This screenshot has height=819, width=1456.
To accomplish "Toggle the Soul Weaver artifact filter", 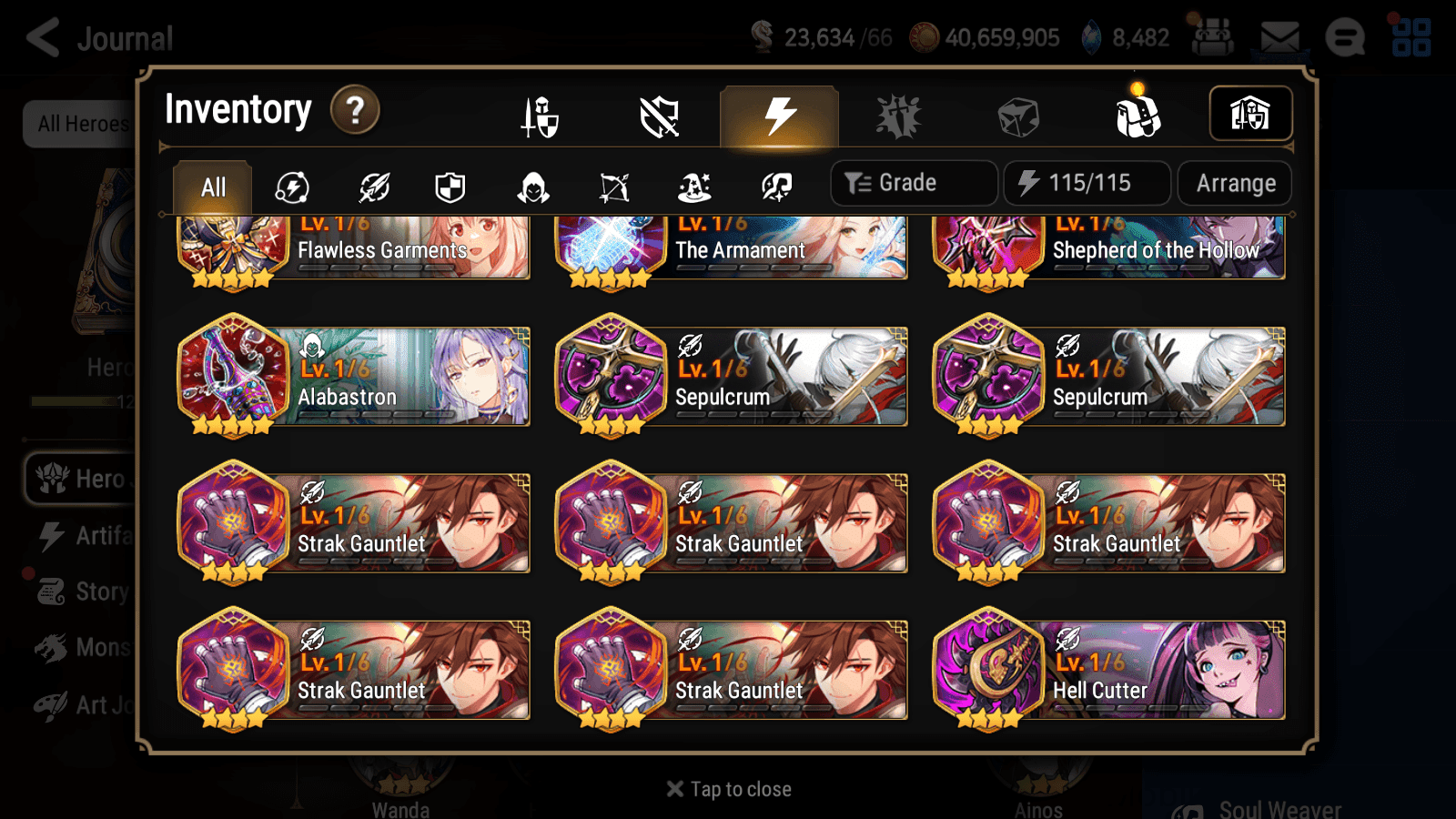I will tap(777, 187).
